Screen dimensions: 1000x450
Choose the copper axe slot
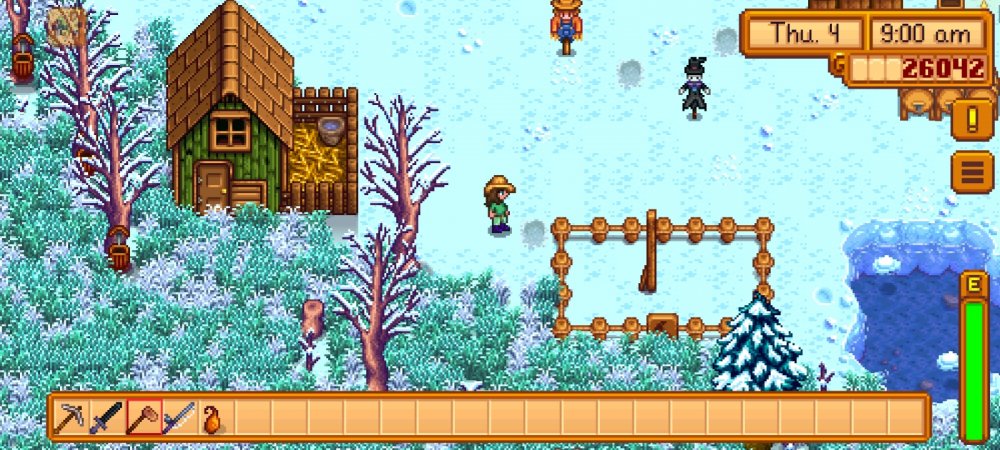[143, 417]
